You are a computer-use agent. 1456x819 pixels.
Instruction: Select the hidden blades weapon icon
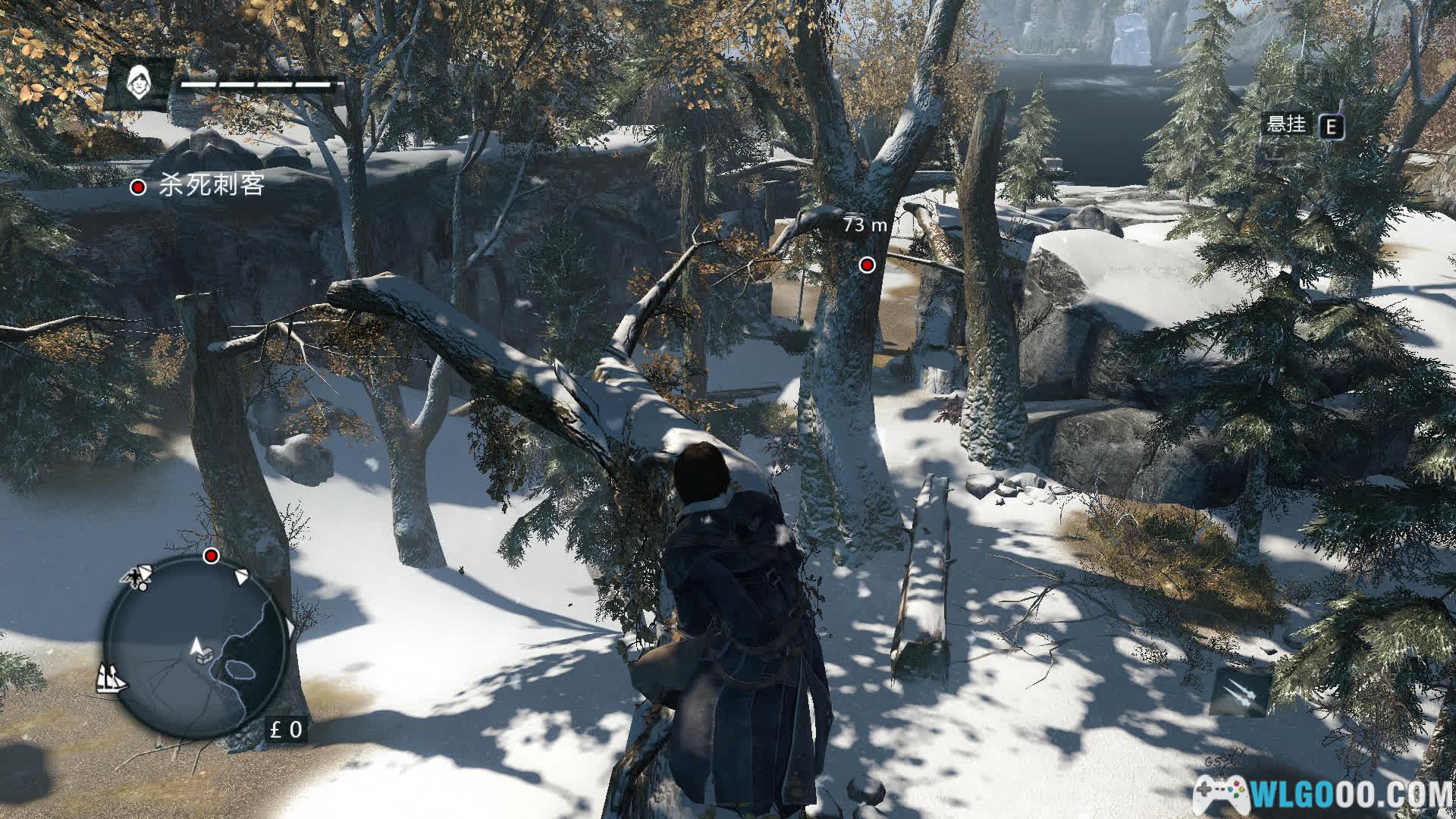pyautogui.click(x=1240, y=692)
